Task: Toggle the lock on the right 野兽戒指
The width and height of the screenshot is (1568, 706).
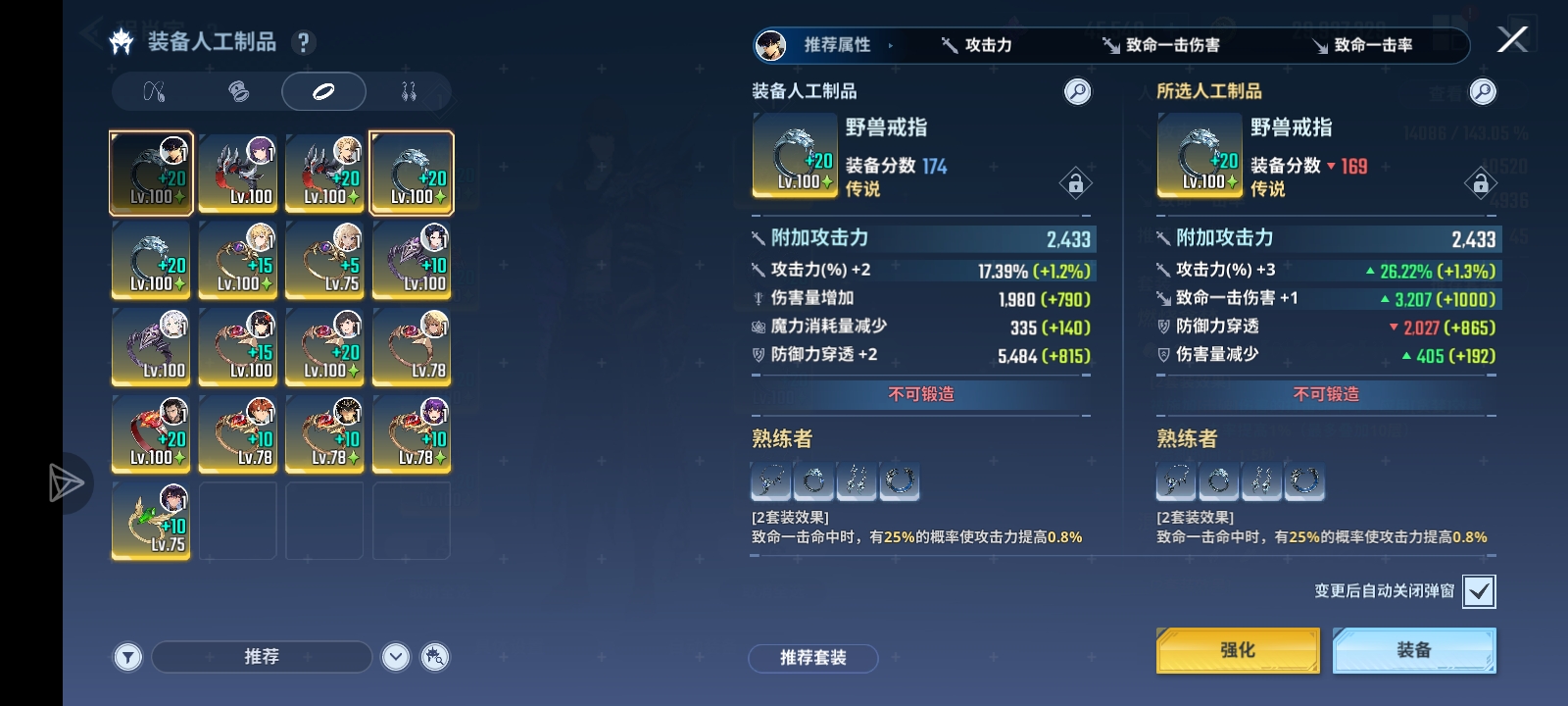Action: pyautogui.click(x=1481, y=184)
